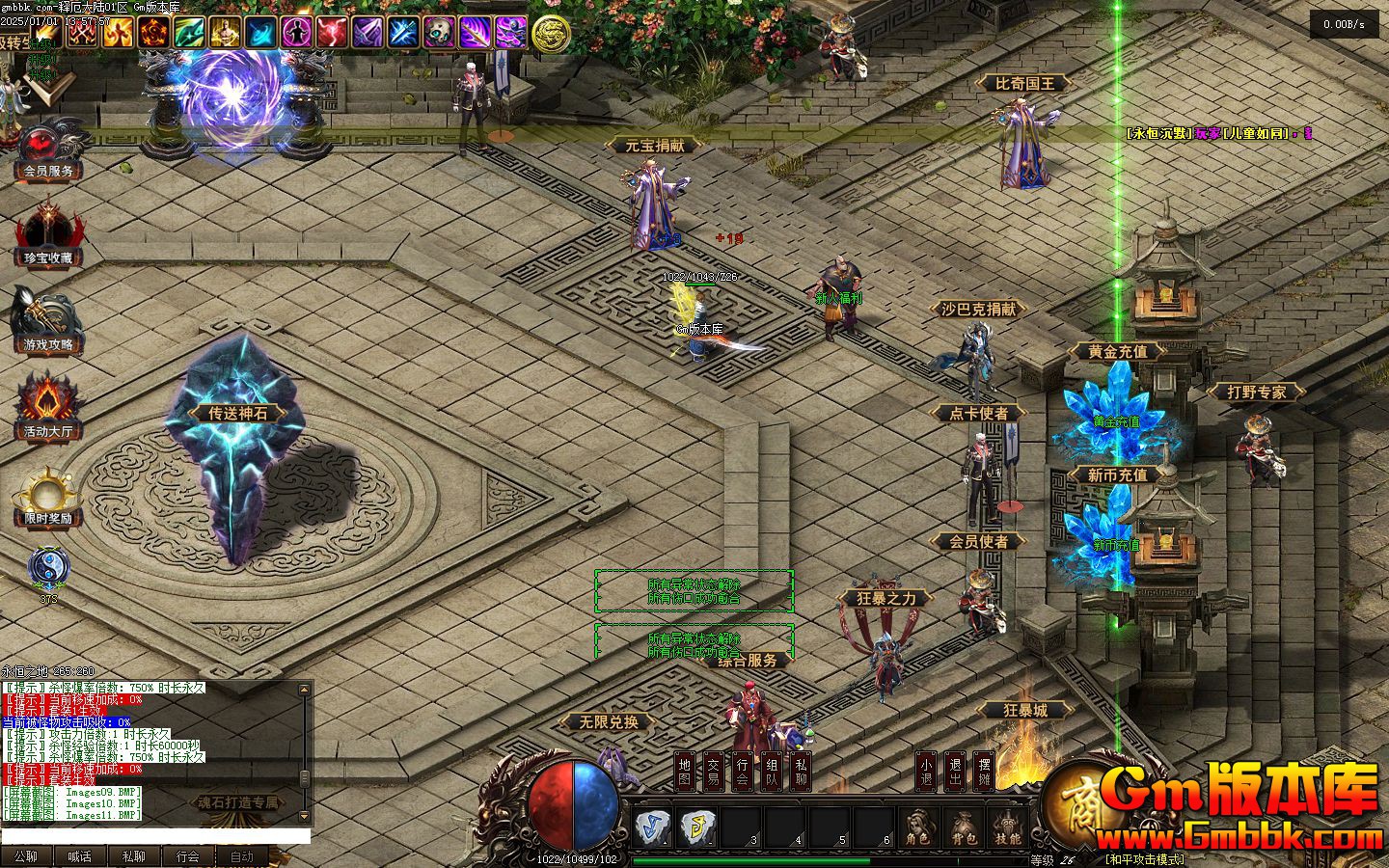This screenshot has width=1389, height=868.
Task: Claim the 限时奖励 timed reward
Action: tap(48, 497)
